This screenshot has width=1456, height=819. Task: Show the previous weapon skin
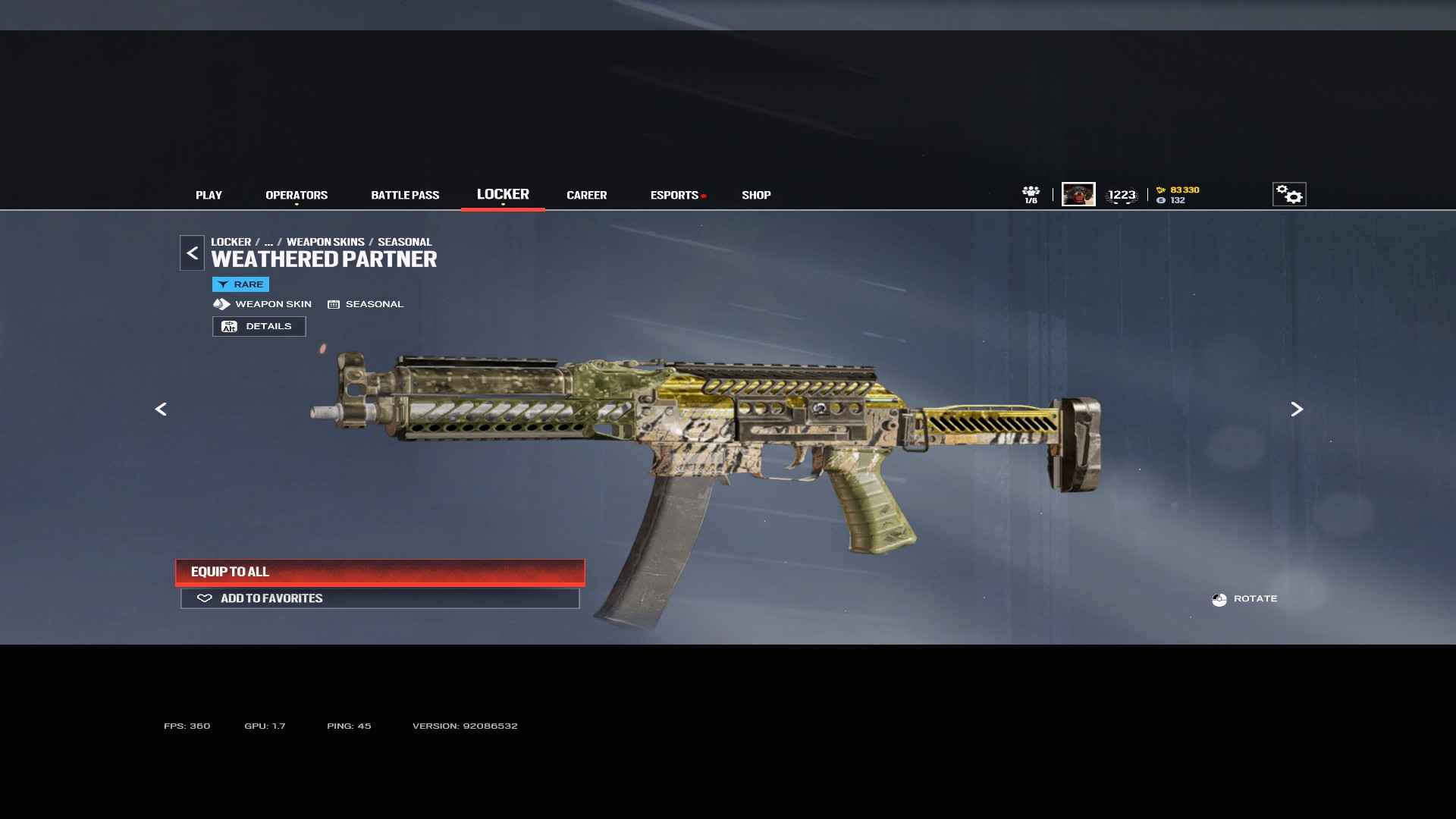pos(161,409)
